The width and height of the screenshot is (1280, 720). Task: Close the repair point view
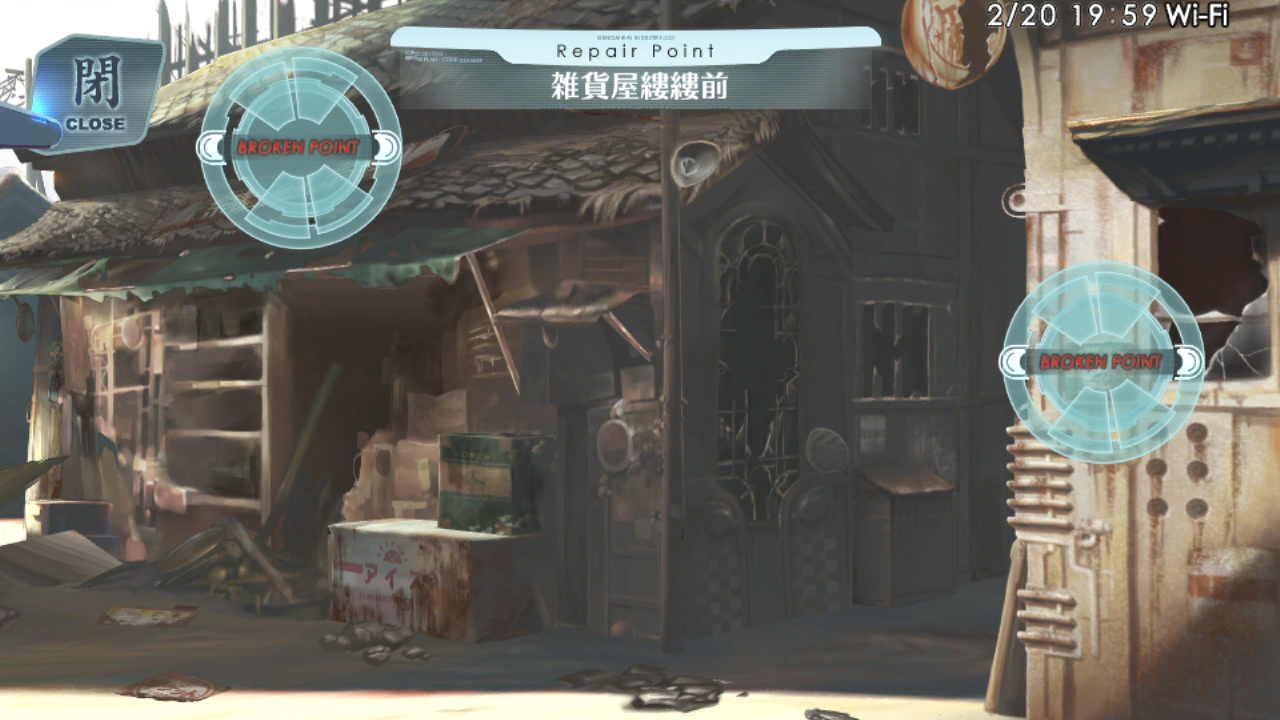(96, 93)
